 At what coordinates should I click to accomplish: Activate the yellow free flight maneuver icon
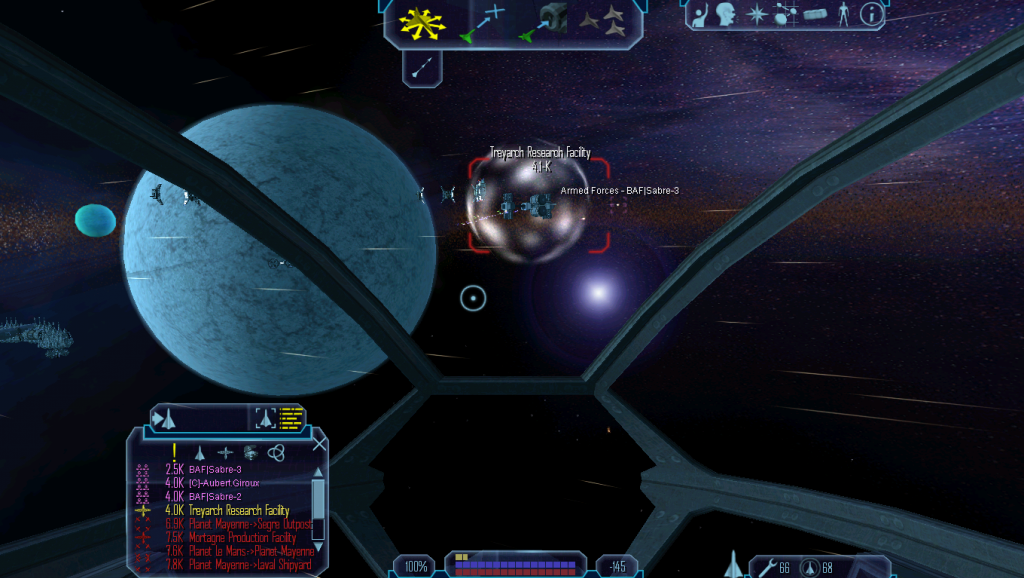422,23
